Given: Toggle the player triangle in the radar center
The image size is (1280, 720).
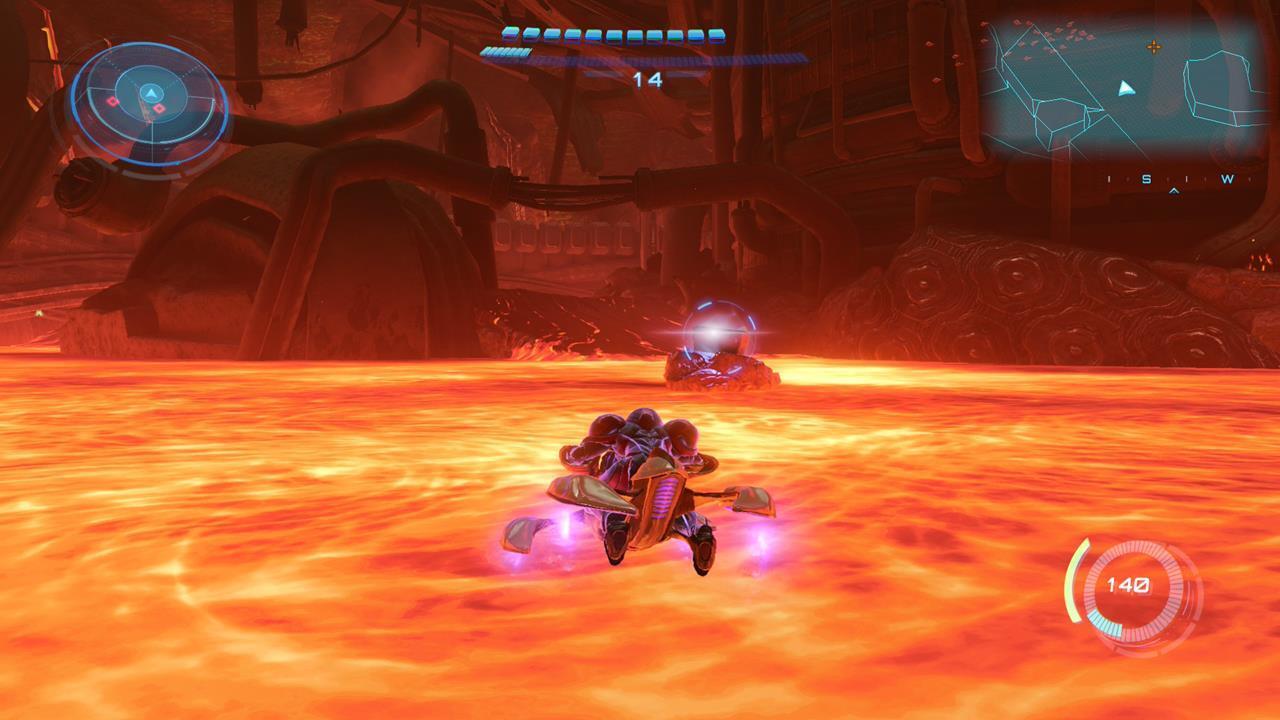Looking at the screenshot, I should 151,93.
